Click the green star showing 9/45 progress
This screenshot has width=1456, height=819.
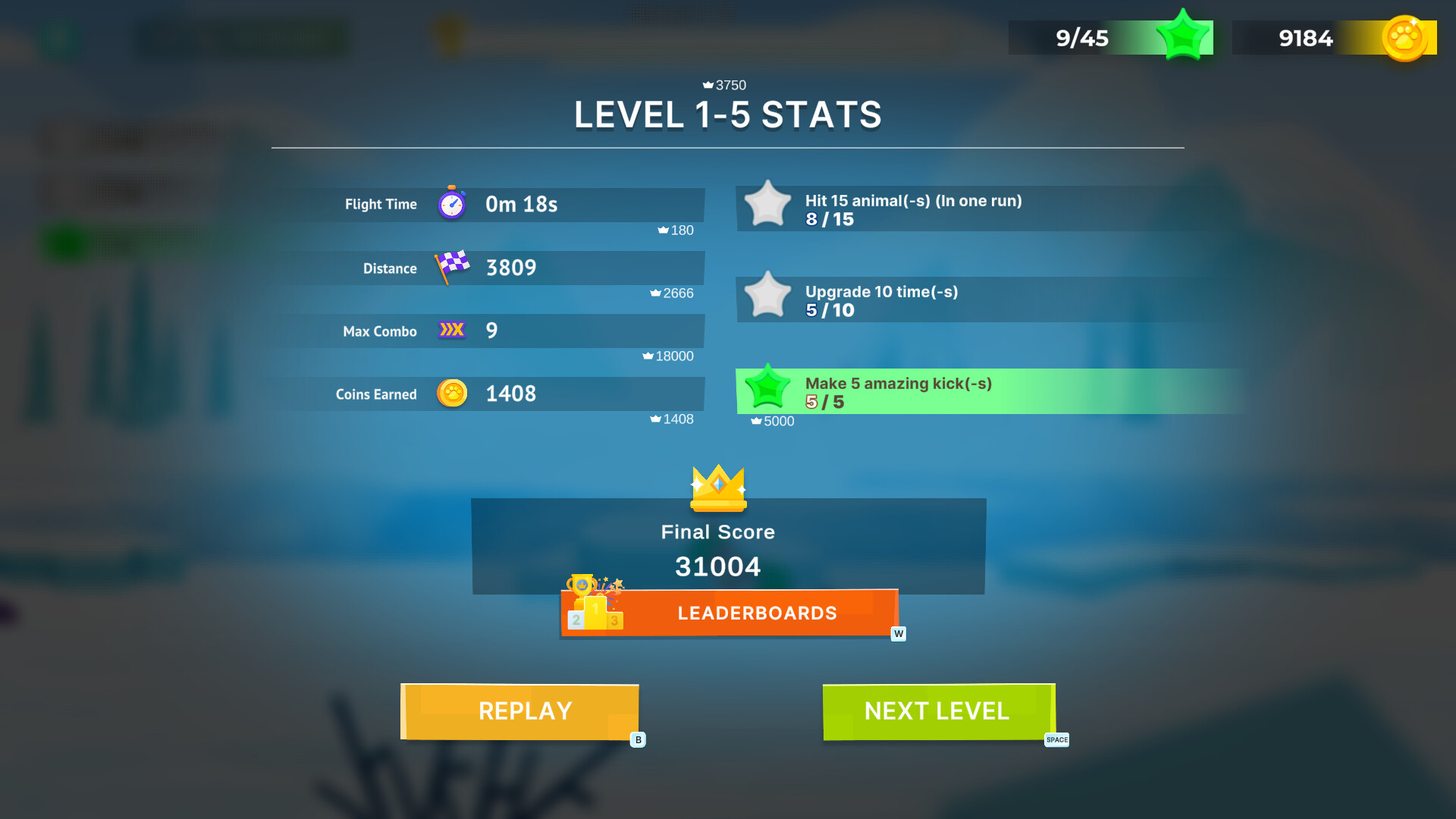tap(1183, 34)
